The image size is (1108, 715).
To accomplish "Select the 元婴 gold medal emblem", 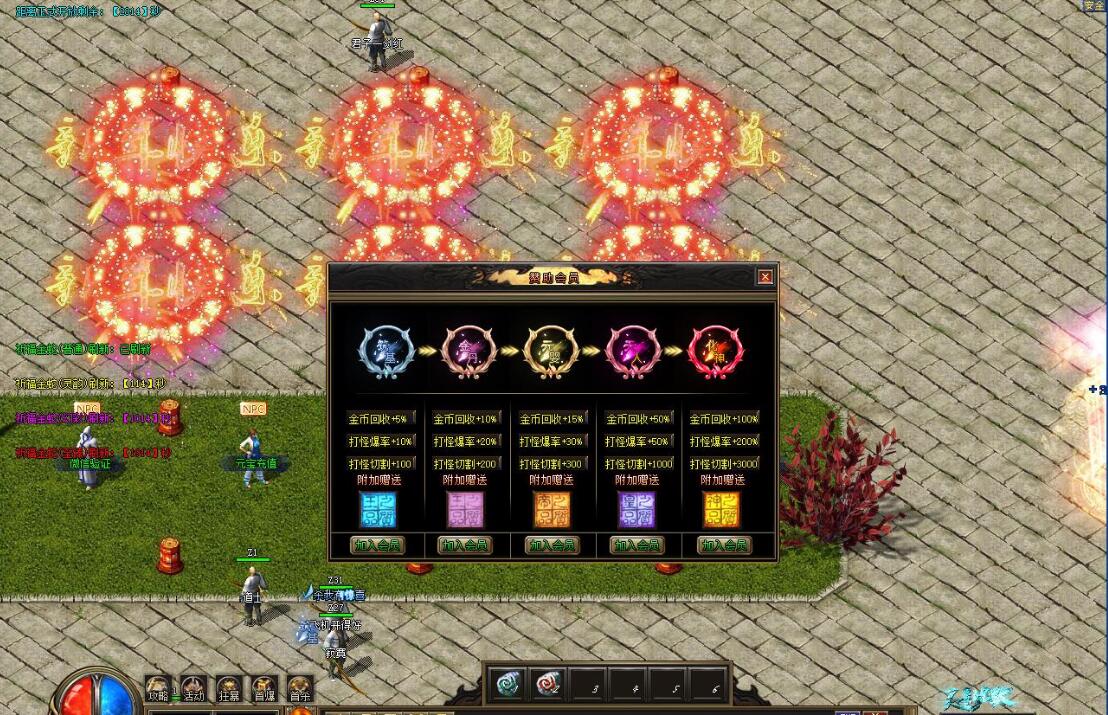I will (552, 351).
